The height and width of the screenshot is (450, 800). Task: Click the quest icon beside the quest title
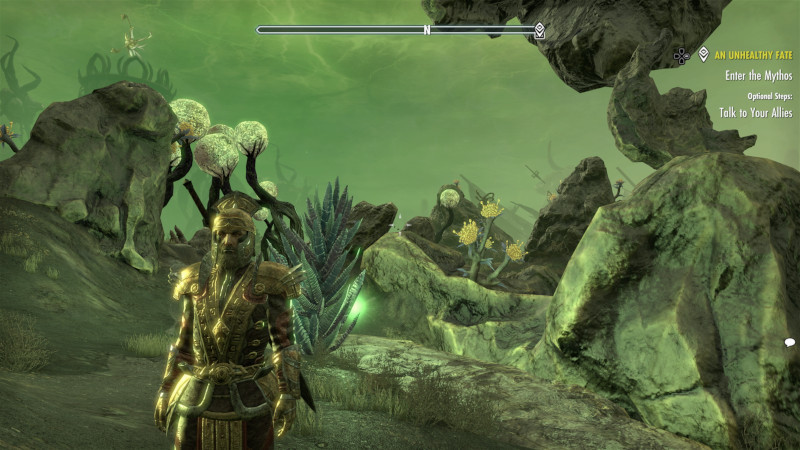click(x=703, y=55)
